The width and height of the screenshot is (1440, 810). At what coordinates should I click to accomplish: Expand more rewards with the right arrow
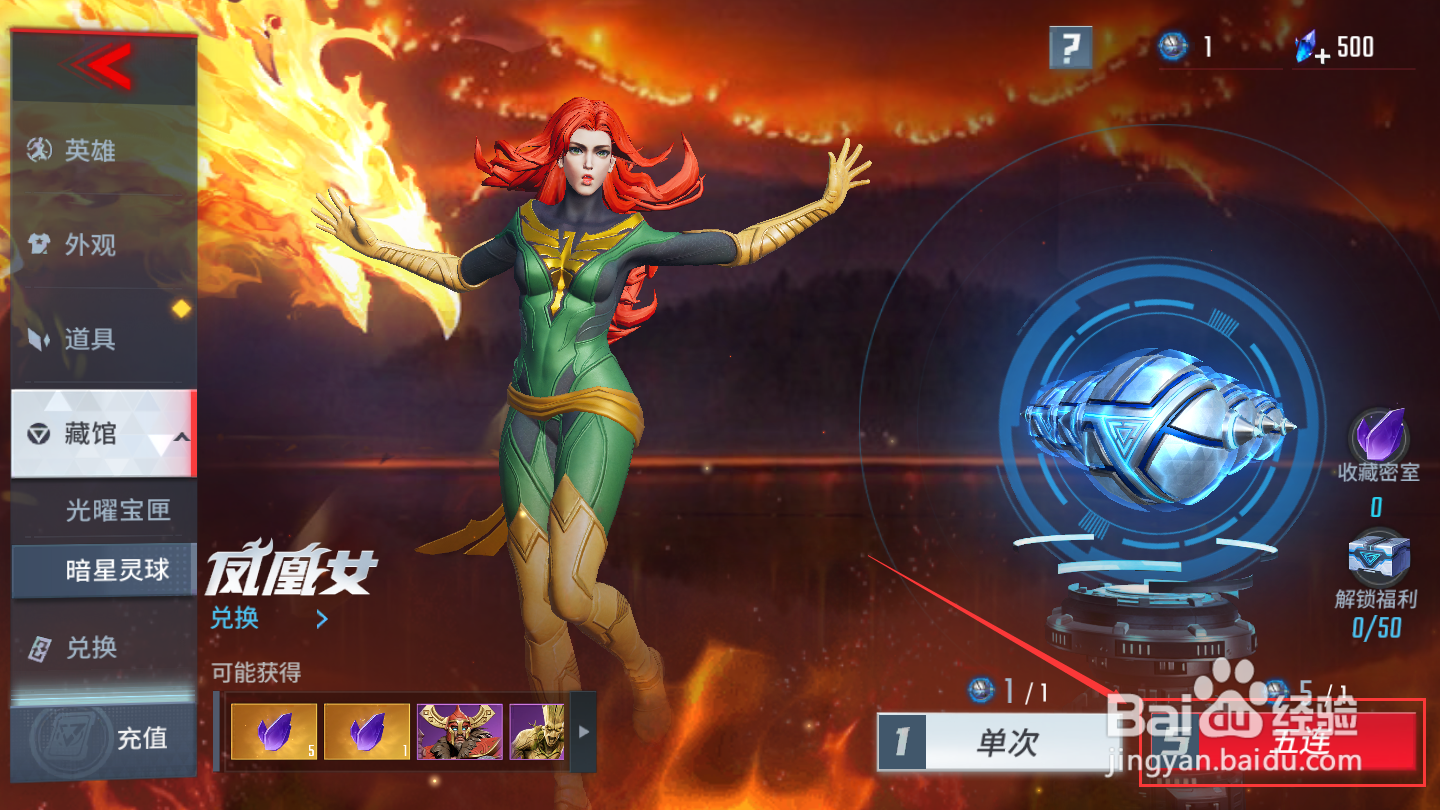pyautogui.click(x=582, y=733)
